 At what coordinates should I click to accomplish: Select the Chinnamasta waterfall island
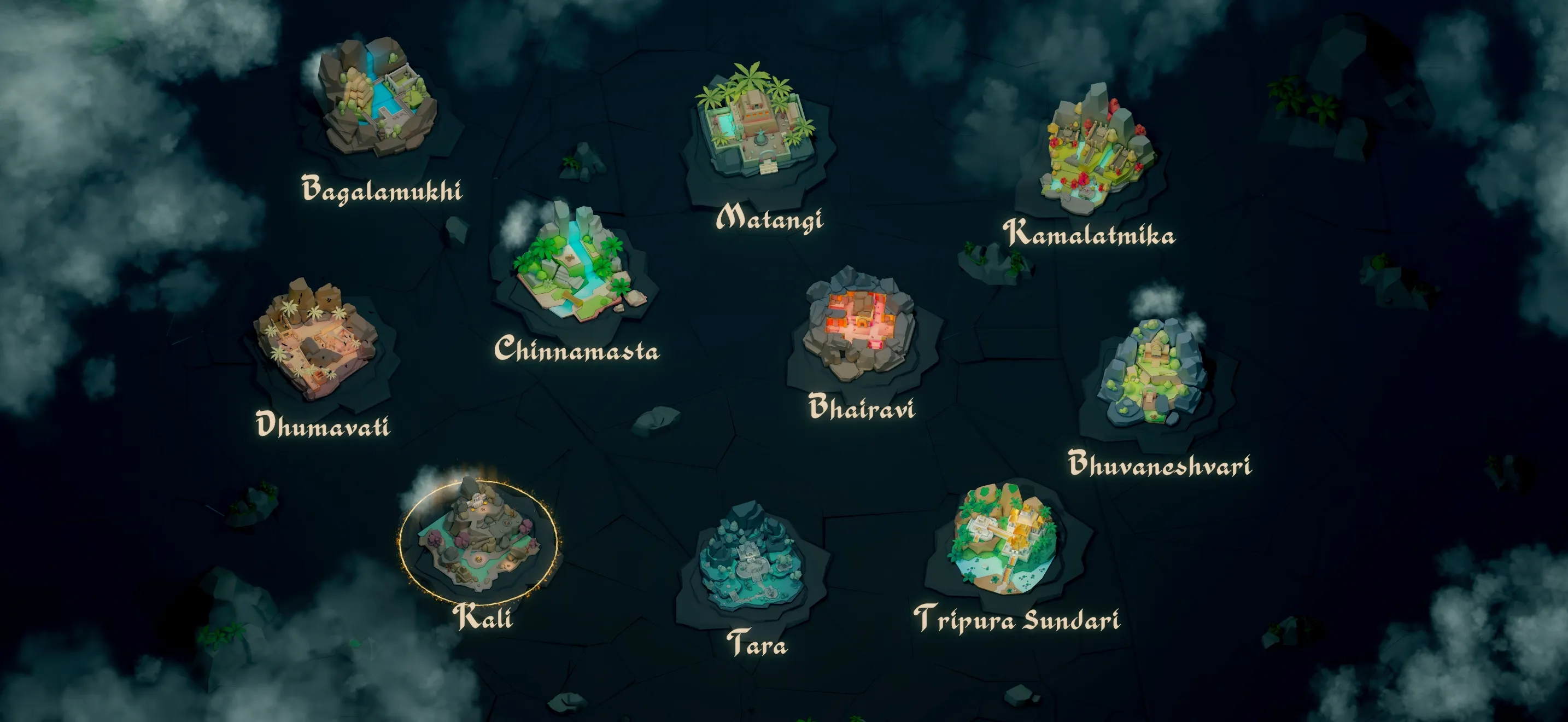point(572,265)
